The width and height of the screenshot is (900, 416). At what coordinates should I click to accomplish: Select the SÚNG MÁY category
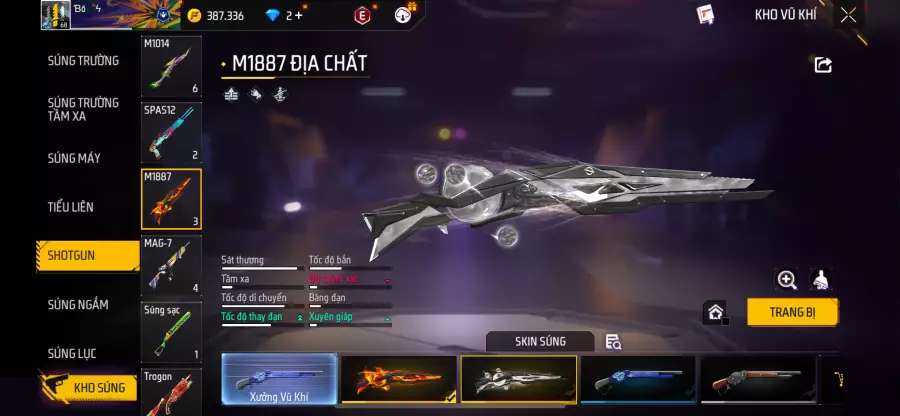[x=74, y=158]
